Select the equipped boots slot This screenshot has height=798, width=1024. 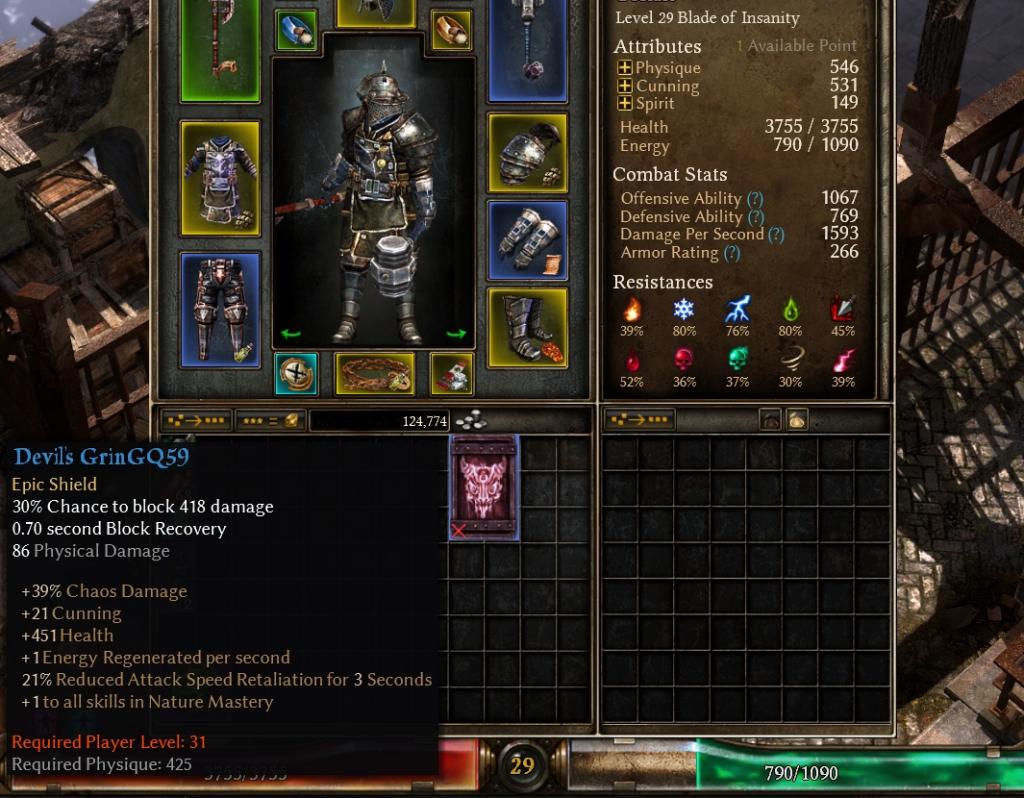pyautogui.click(x=527, y=327)
